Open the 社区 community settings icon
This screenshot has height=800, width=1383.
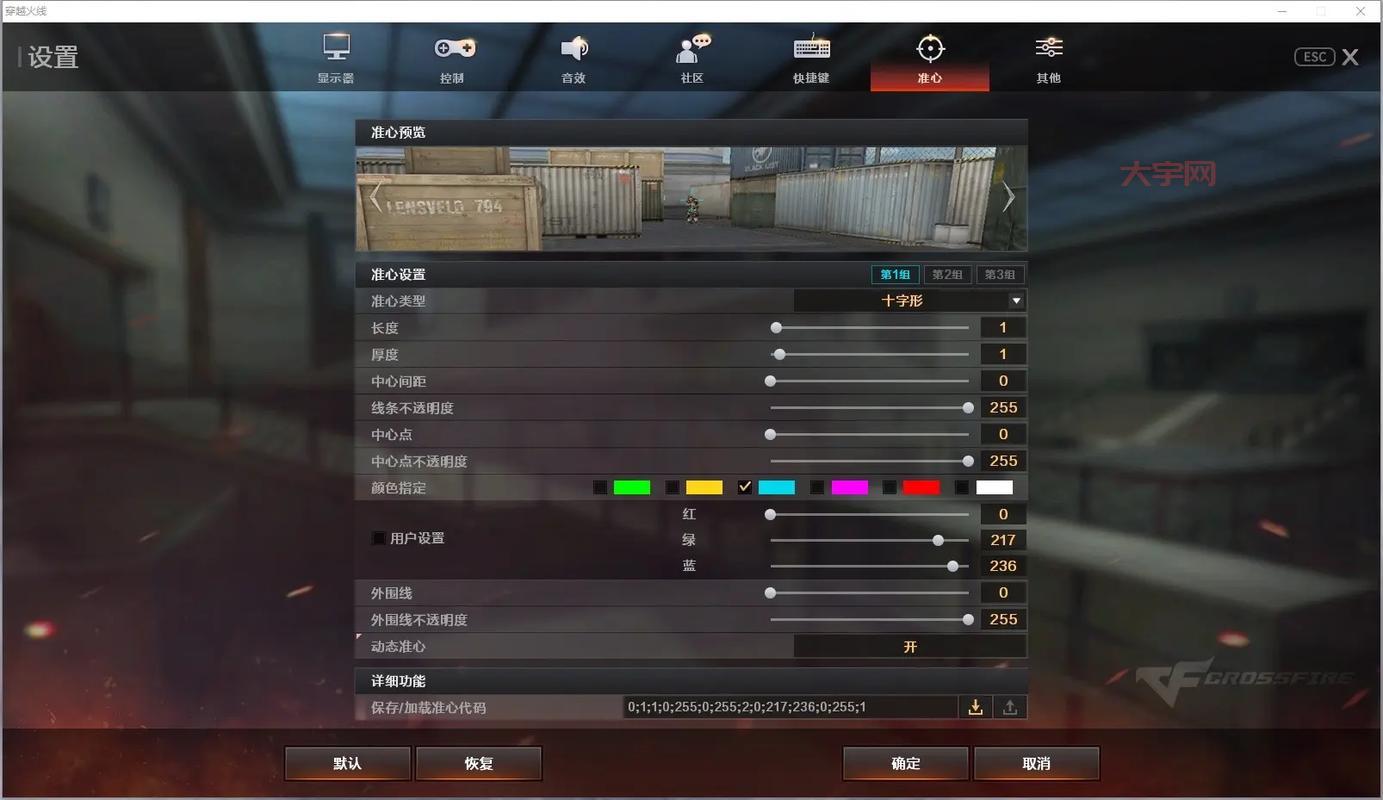(691, 57)
